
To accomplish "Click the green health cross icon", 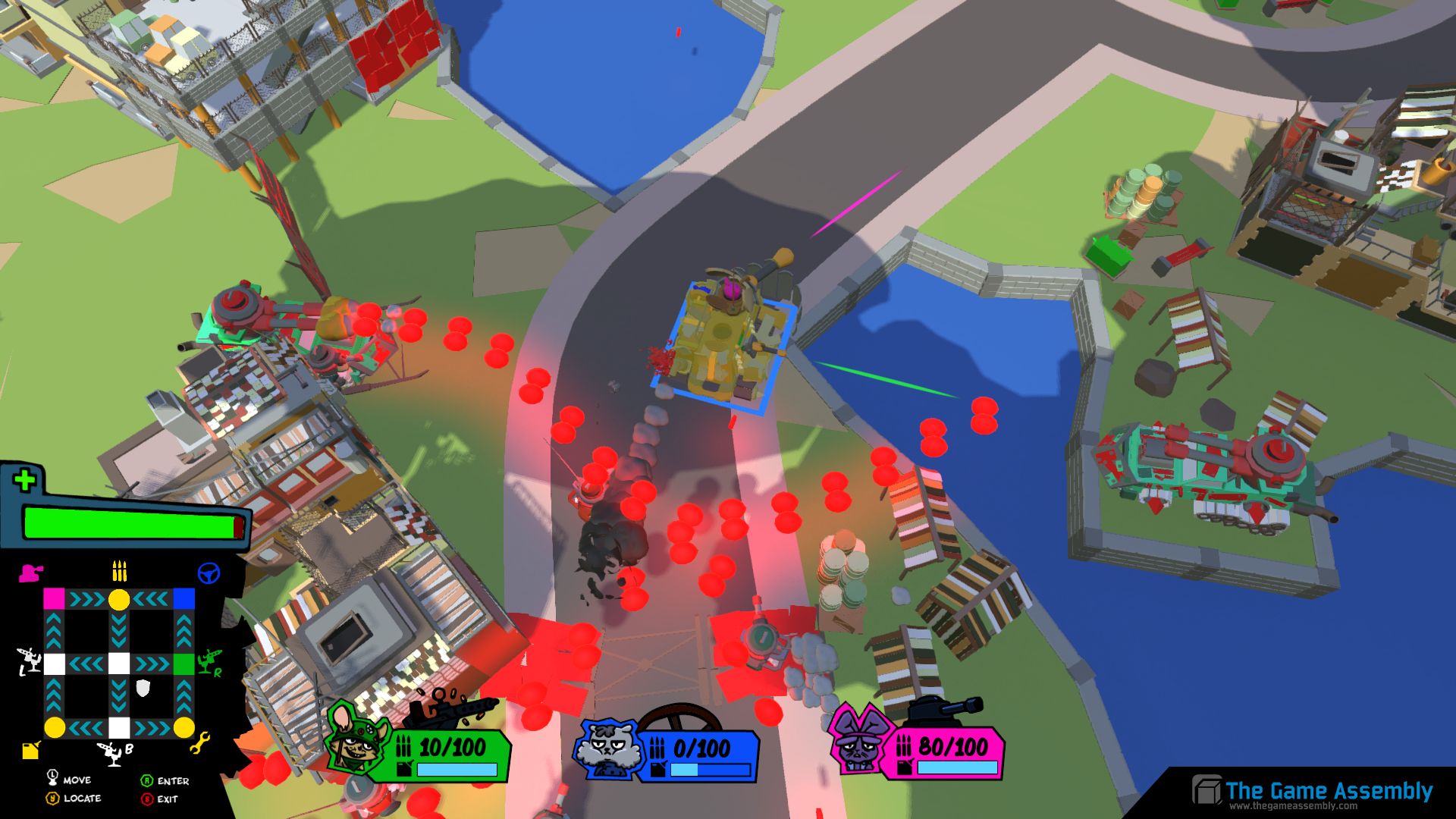I will 25,480.
